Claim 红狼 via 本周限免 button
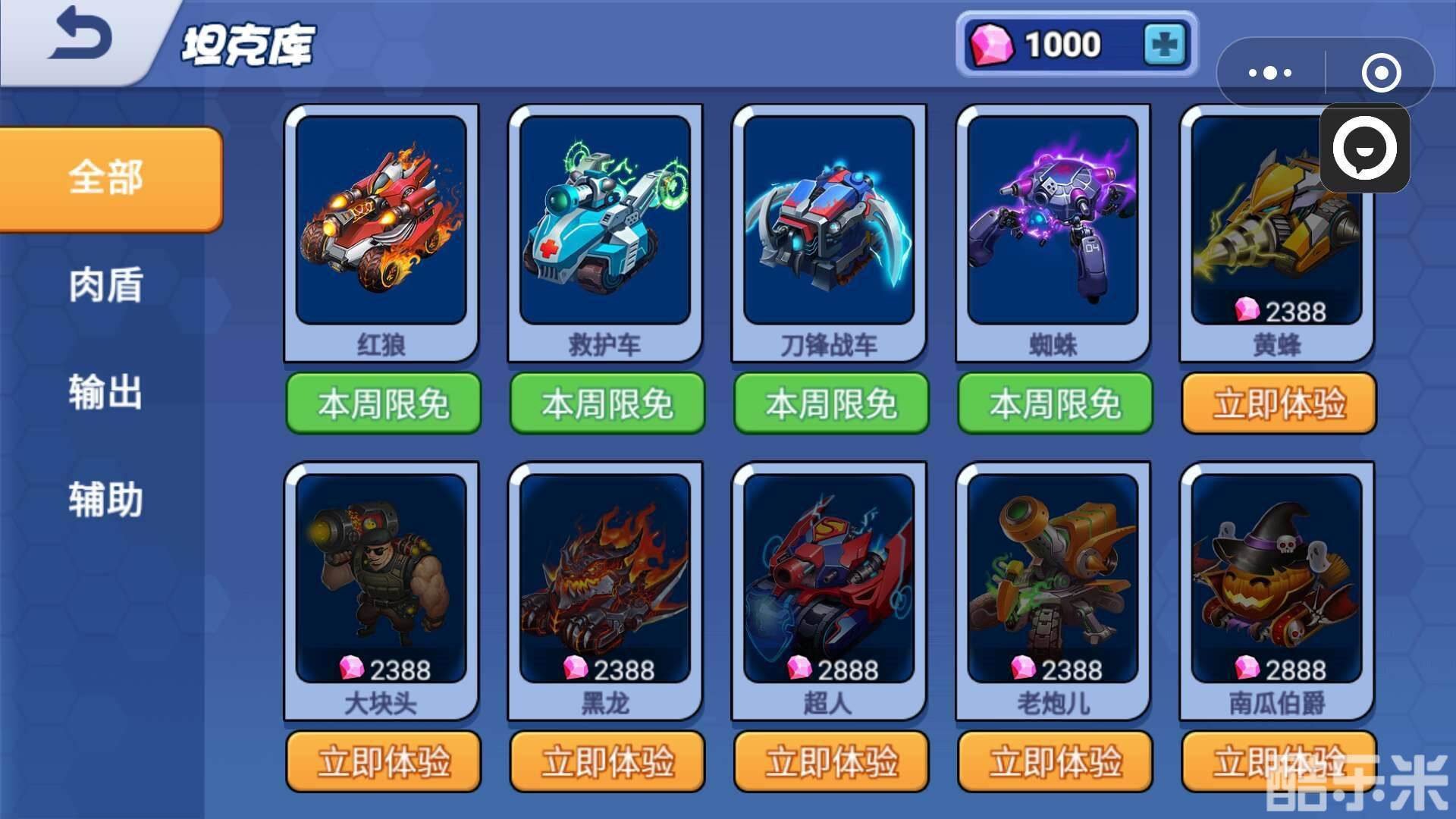The image size is (1456, 819). pyautogui.click(x=381, y=404)
